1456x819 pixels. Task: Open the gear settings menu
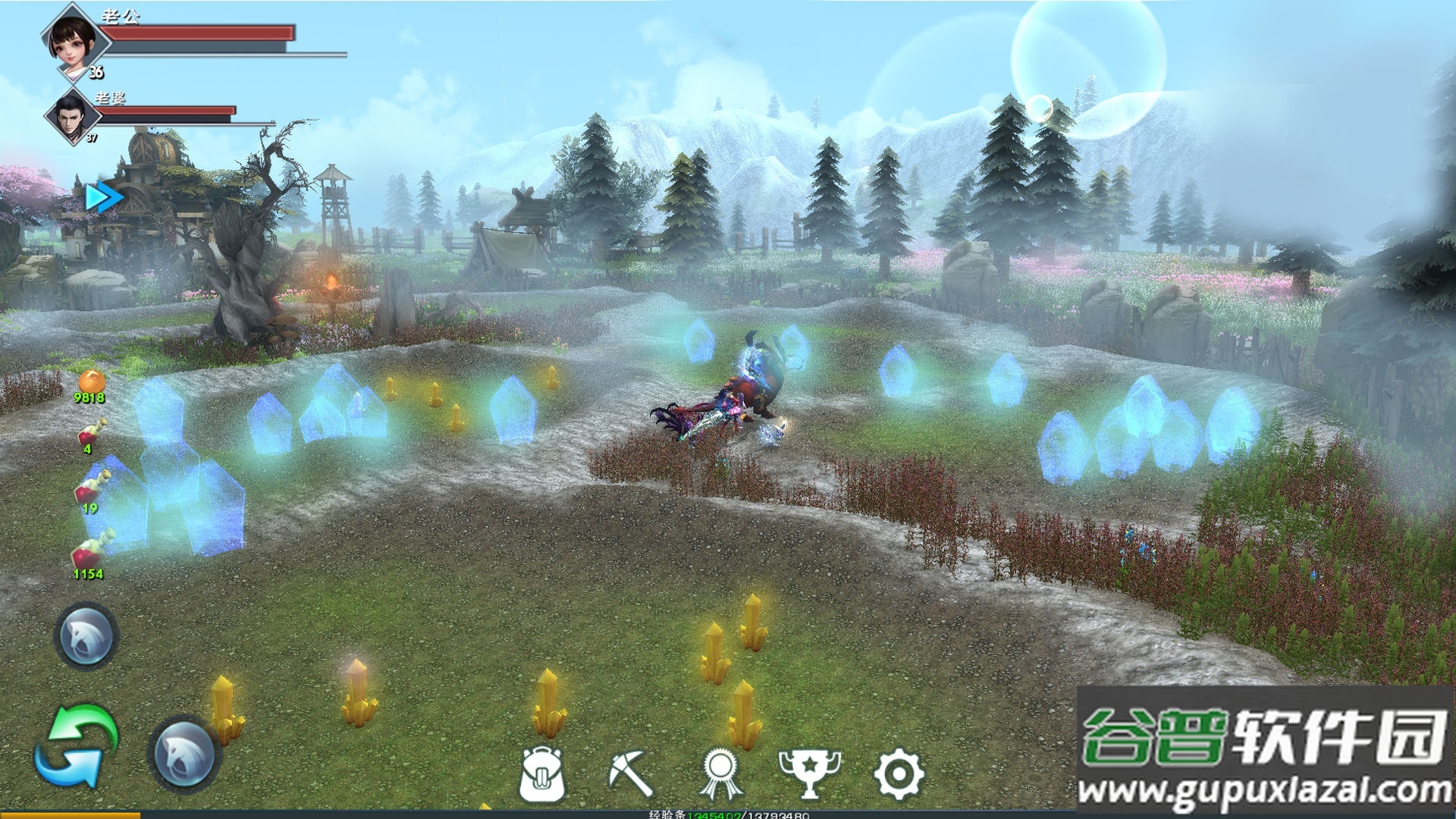pos(899,774)
